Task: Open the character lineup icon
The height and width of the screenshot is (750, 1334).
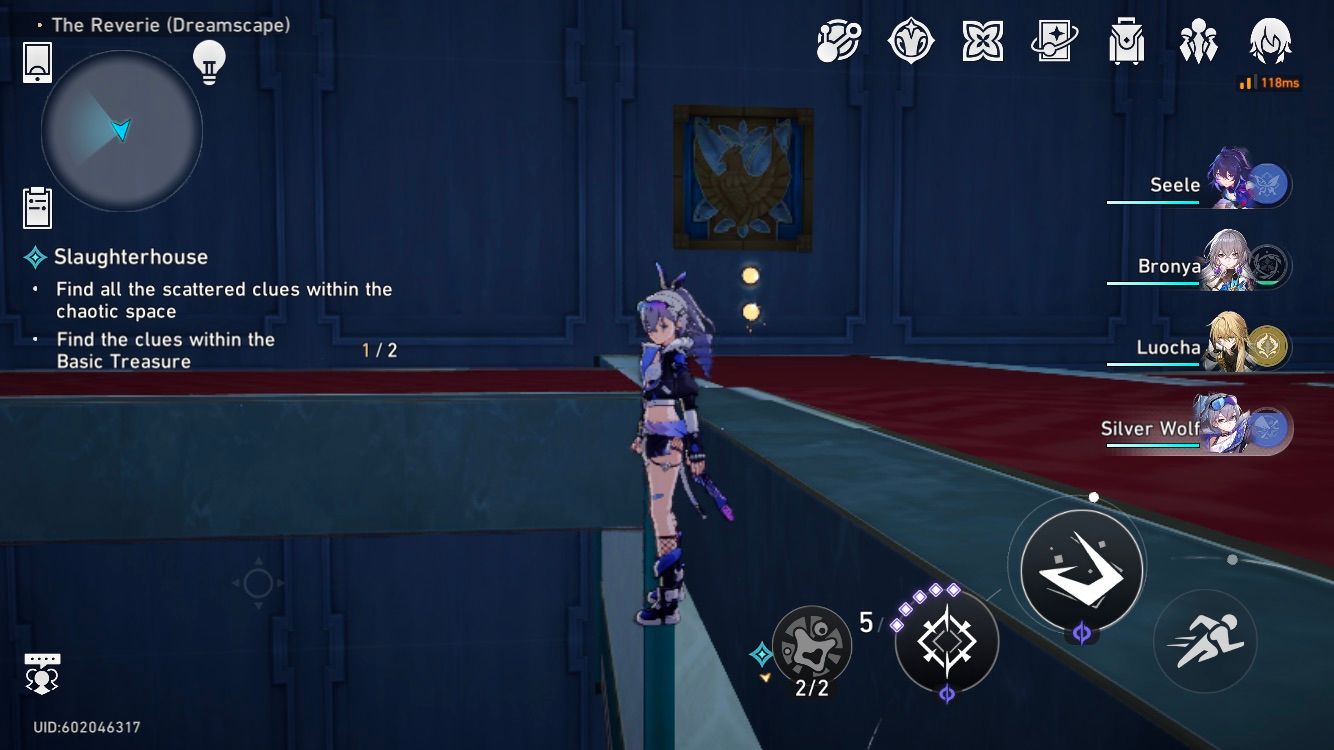Action: pos(1198,42)
